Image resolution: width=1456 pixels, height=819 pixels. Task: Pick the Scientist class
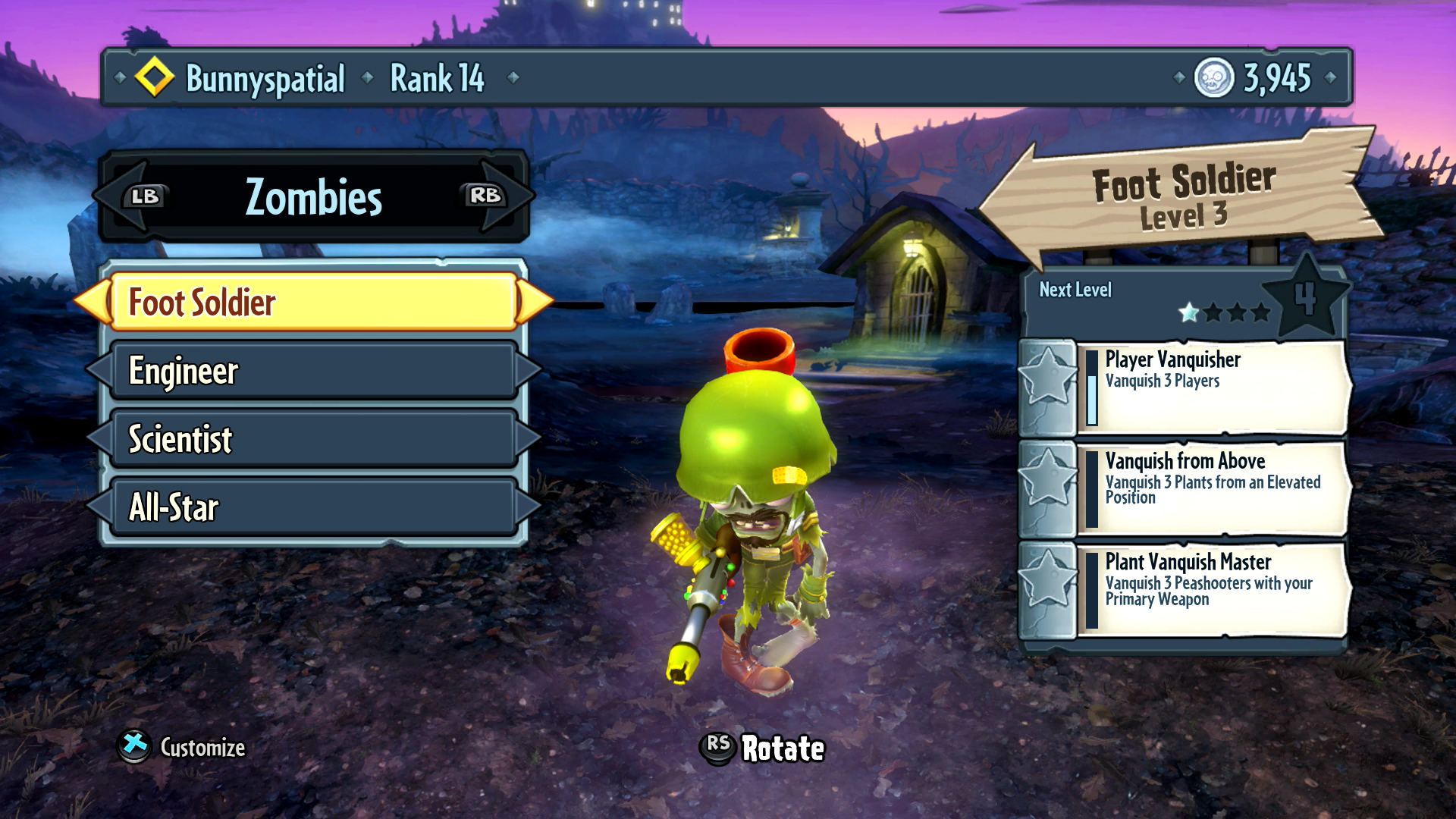point(312,438)
